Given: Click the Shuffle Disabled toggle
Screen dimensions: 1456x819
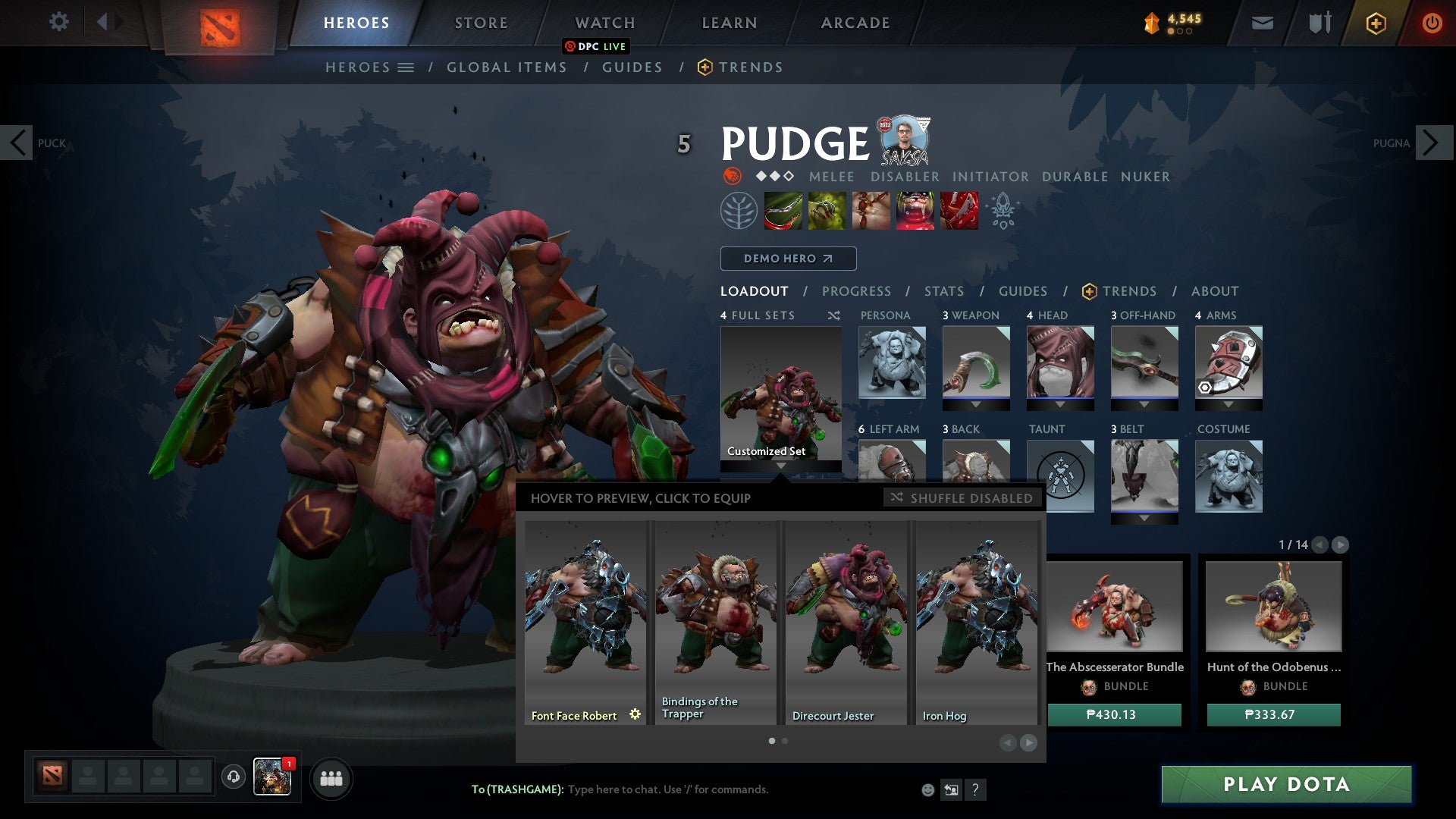Looking at the screenshot, I should (x=959, y=498).
